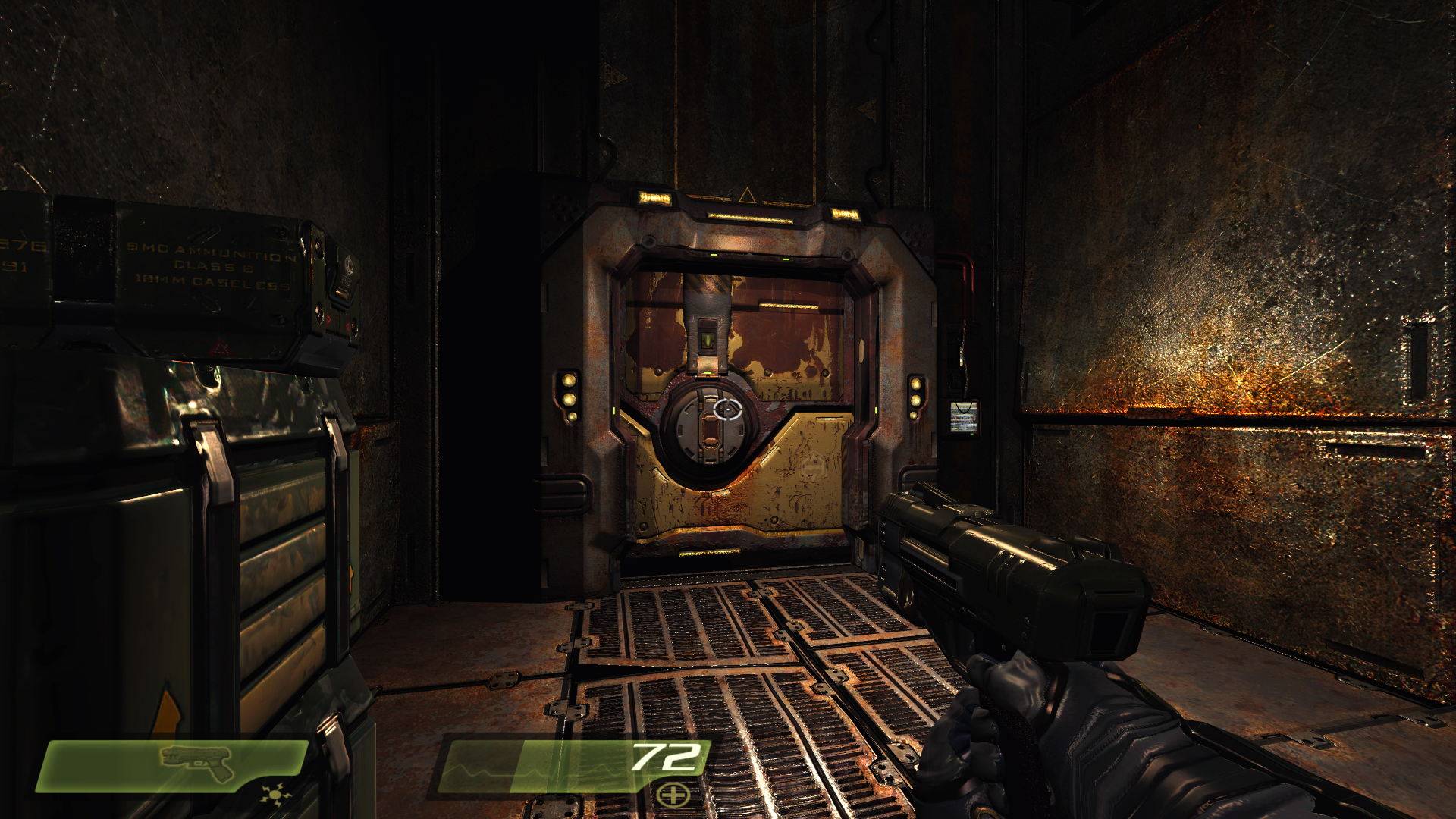Click the blaster pistol weapon icon
The width and height of the screenshot is (1456, 819).
point(197,761)
